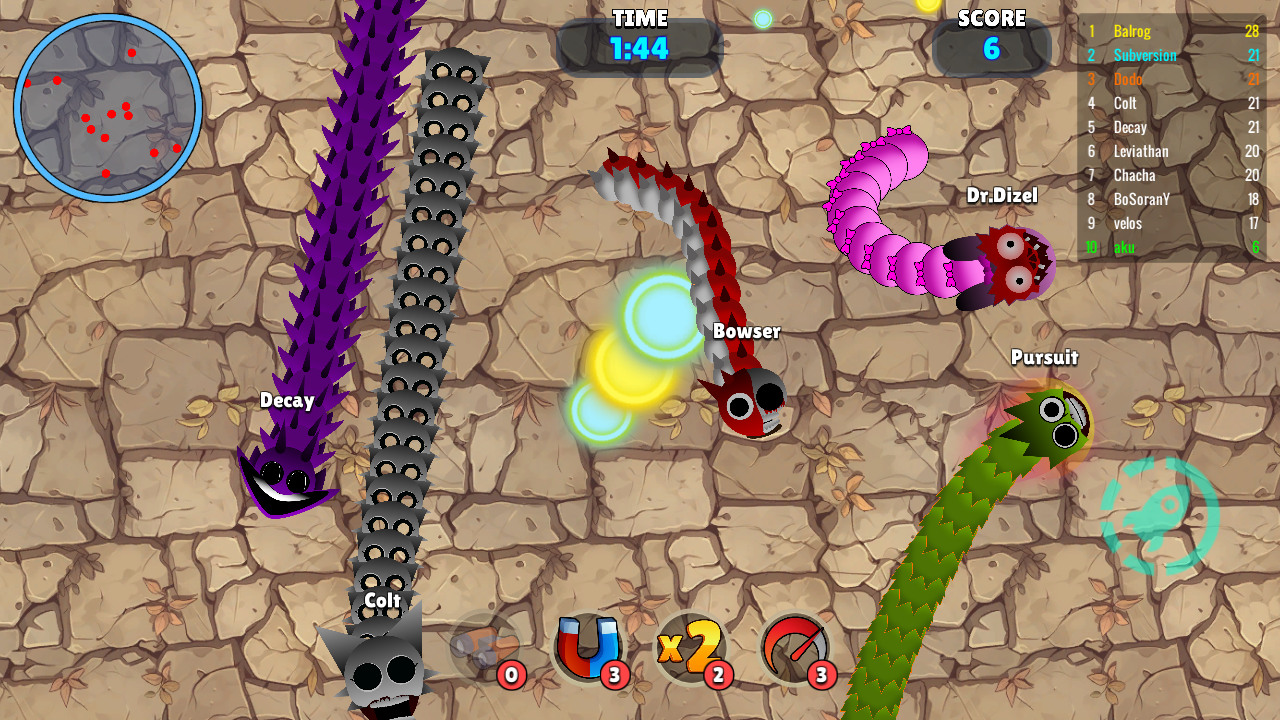This screenshot has height=720, width=1280.
Task: Open the minimap in the top-left corner
Action: (104, 105)
